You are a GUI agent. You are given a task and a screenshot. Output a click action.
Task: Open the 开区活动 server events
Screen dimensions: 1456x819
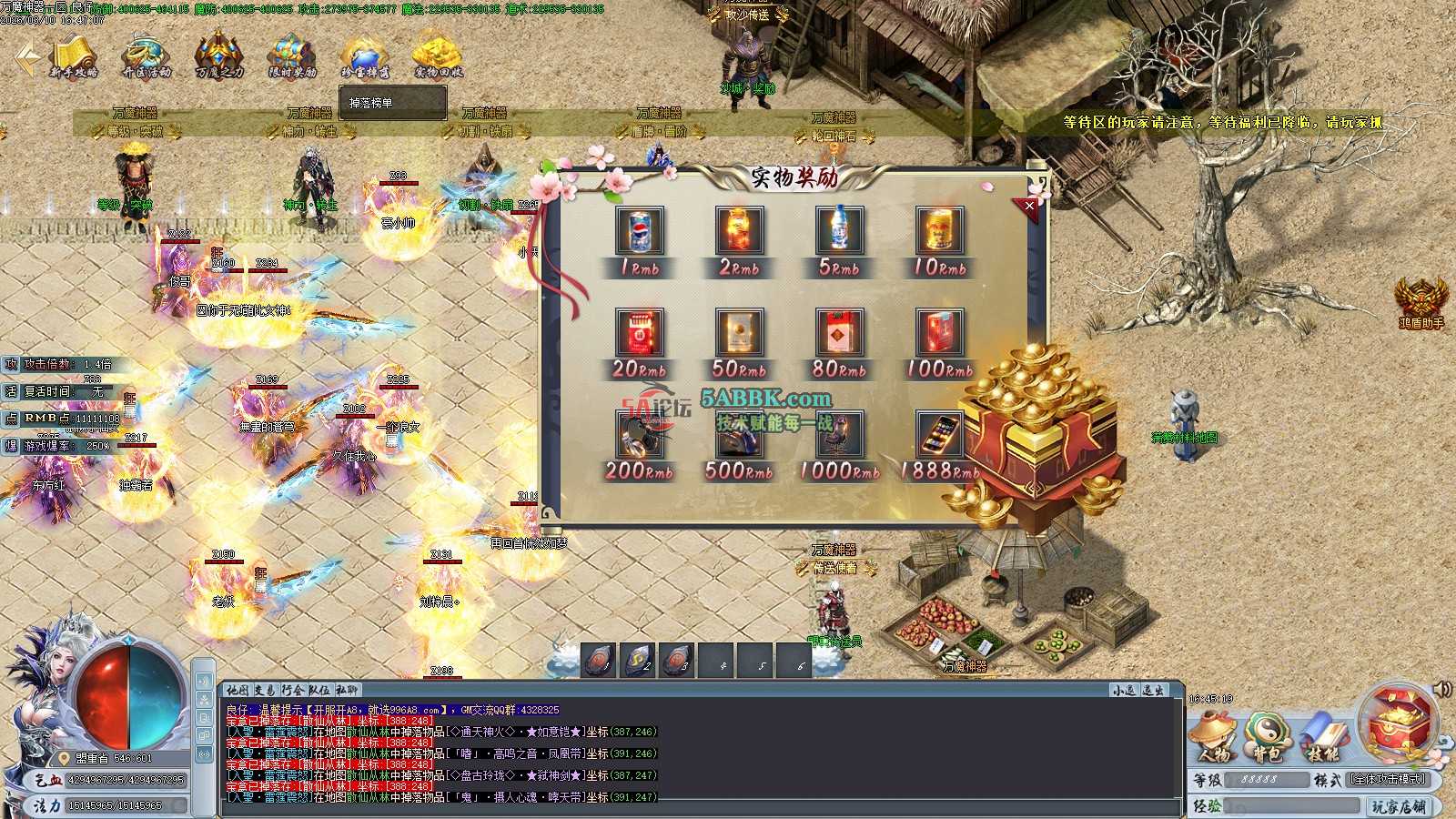coord(146,56)
